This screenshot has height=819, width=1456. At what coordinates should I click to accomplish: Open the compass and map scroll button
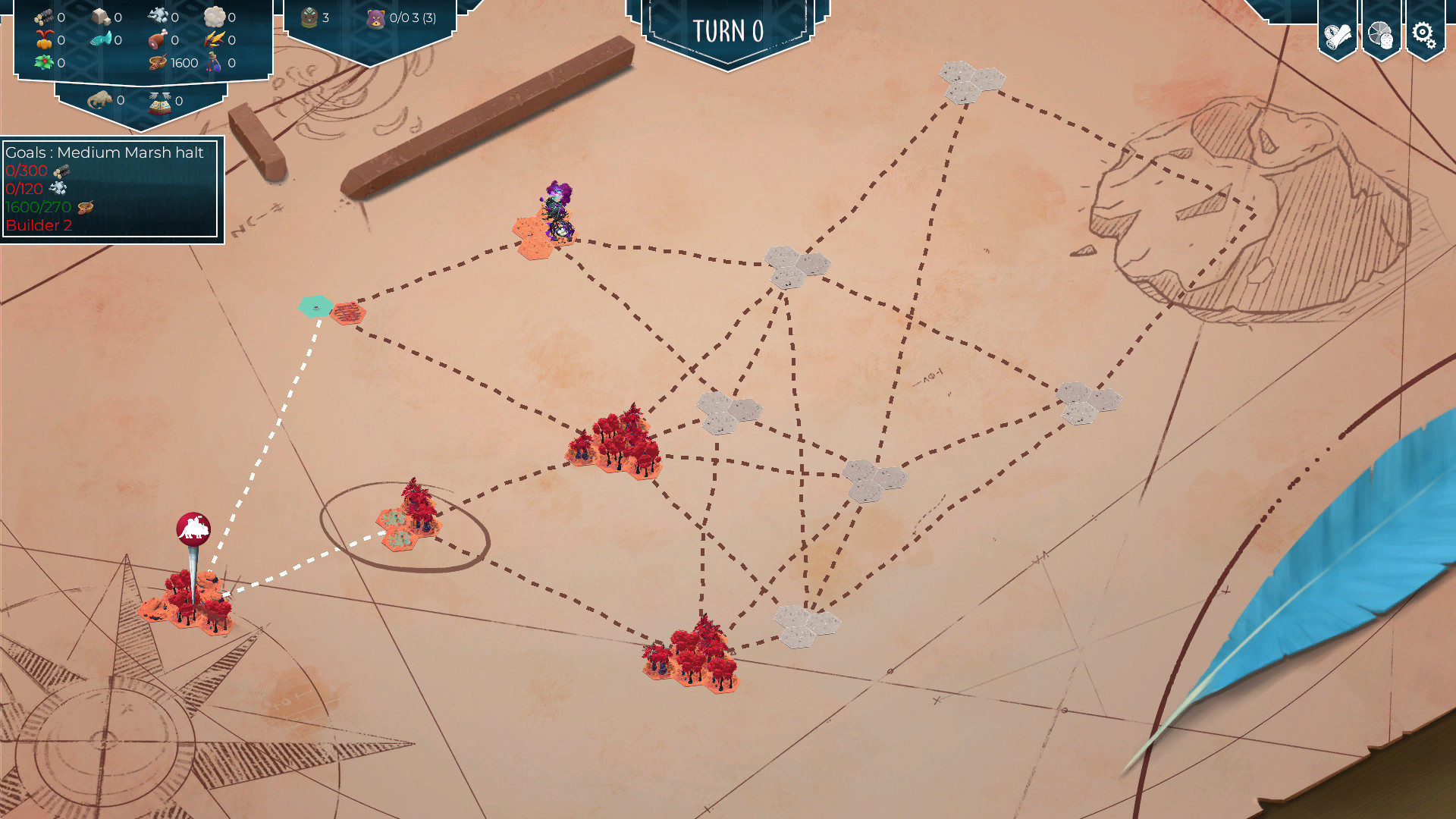[1337, 35]
